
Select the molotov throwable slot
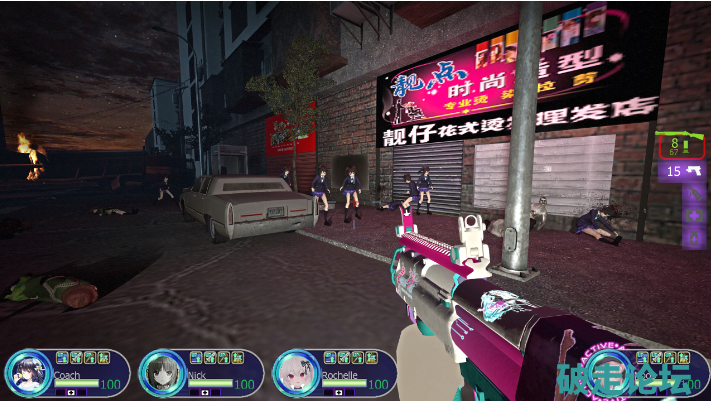point(694,194)
